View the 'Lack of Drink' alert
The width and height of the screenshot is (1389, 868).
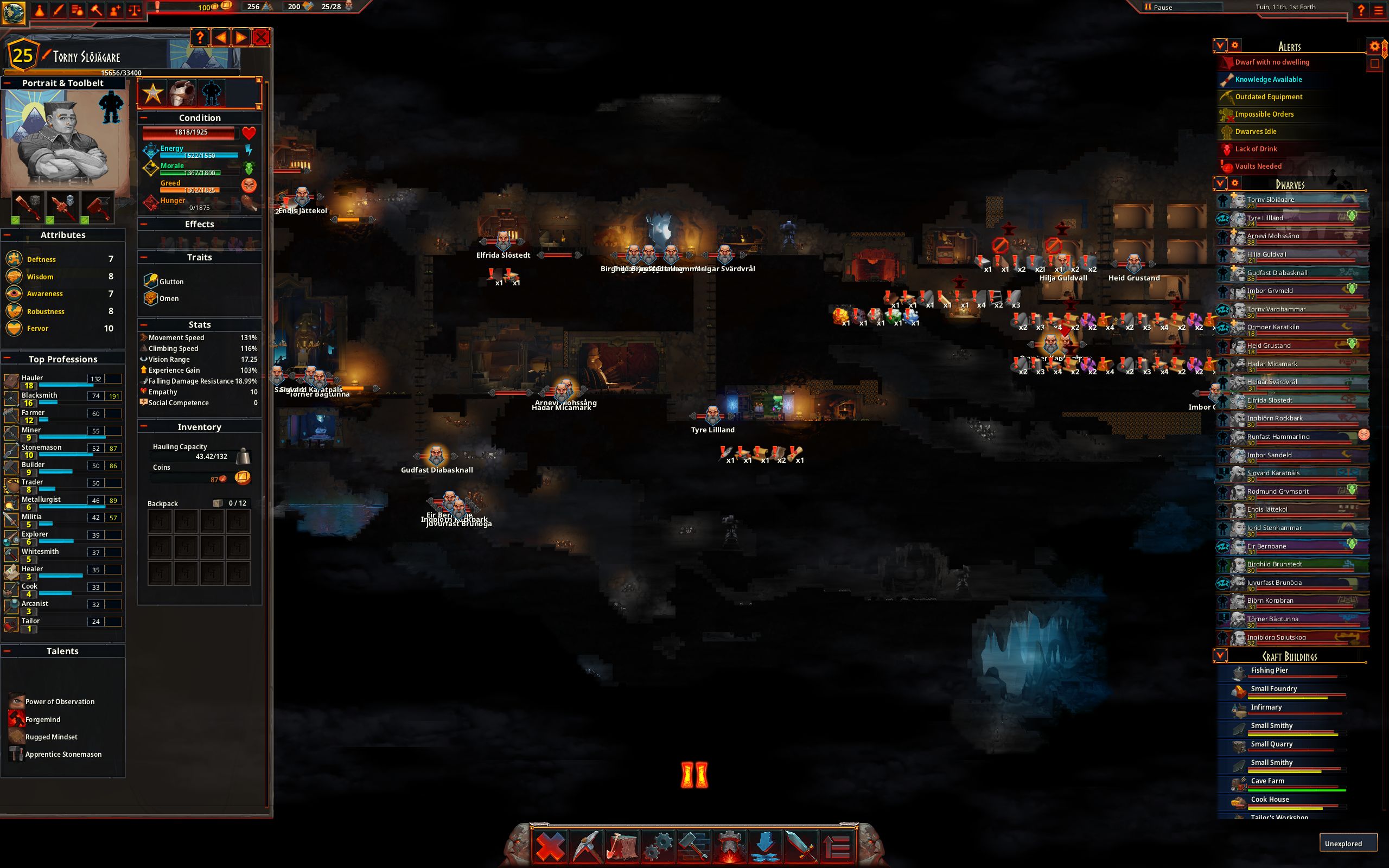[1256, 149]
